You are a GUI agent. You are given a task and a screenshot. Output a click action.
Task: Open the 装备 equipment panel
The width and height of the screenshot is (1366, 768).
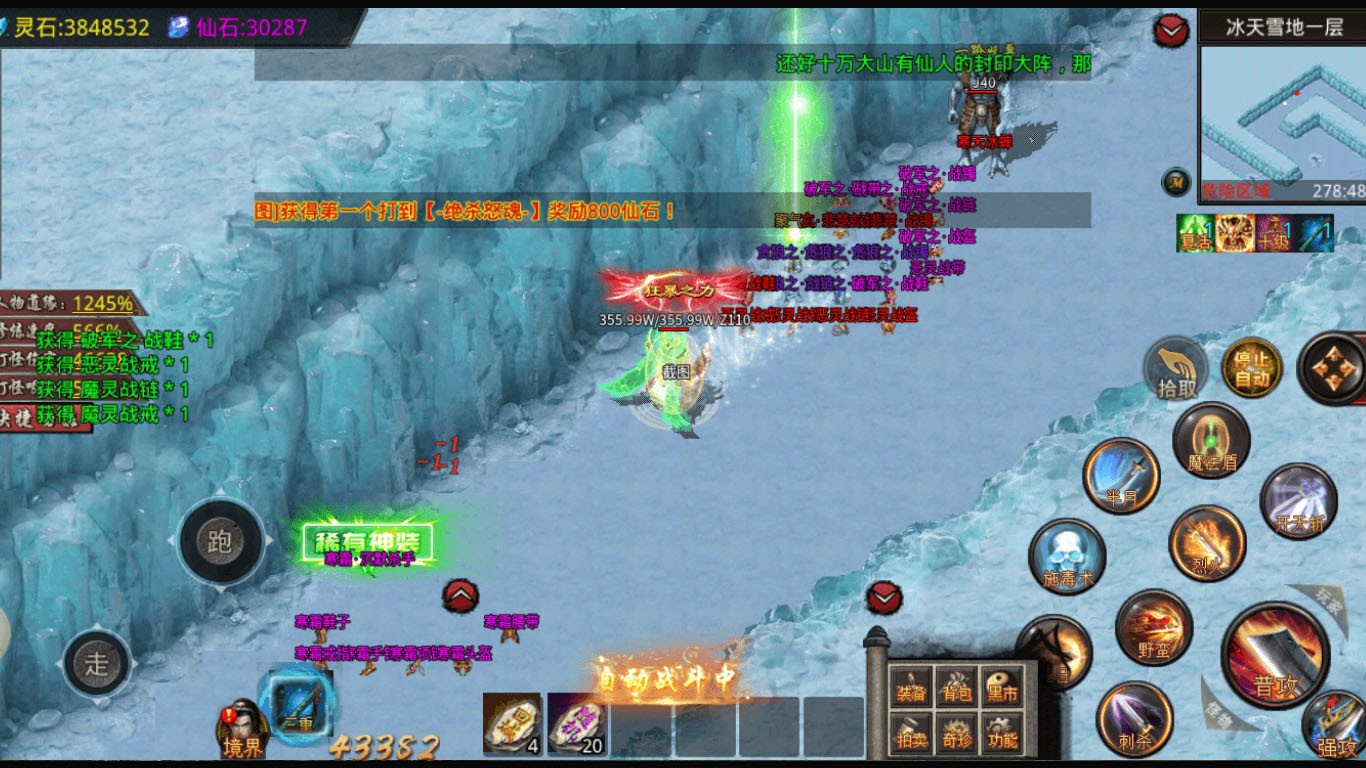[x=911, y=687]
